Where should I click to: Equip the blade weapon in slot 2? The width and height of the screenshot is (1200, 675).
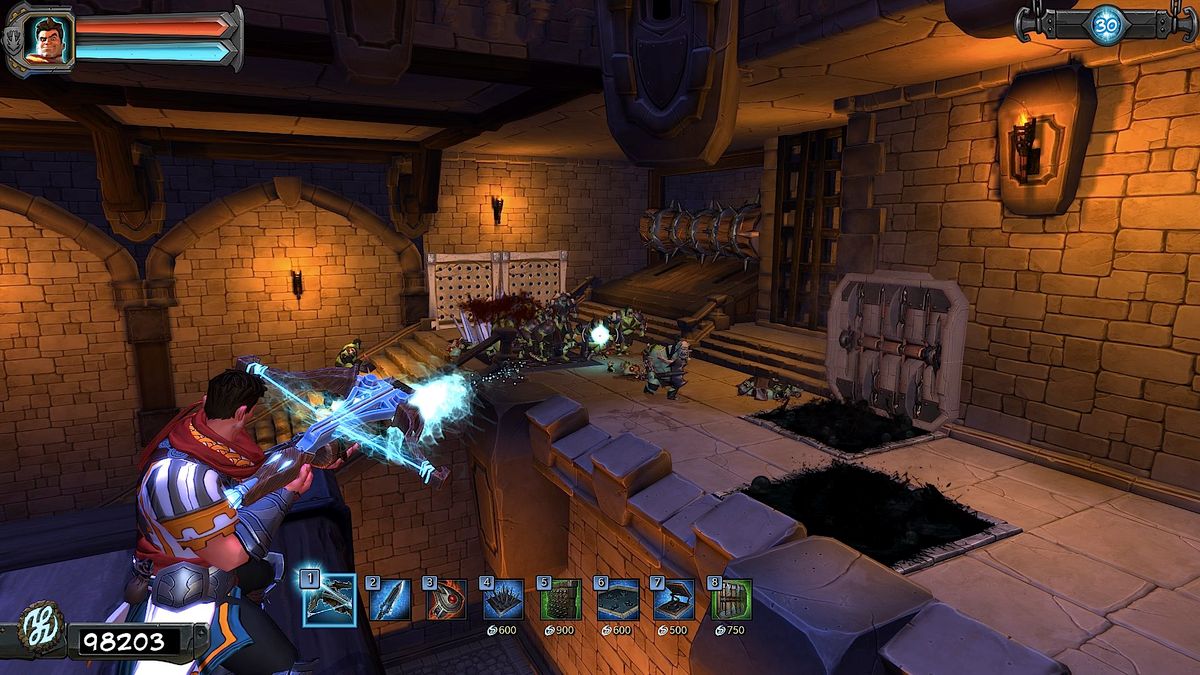click(388, 600)
